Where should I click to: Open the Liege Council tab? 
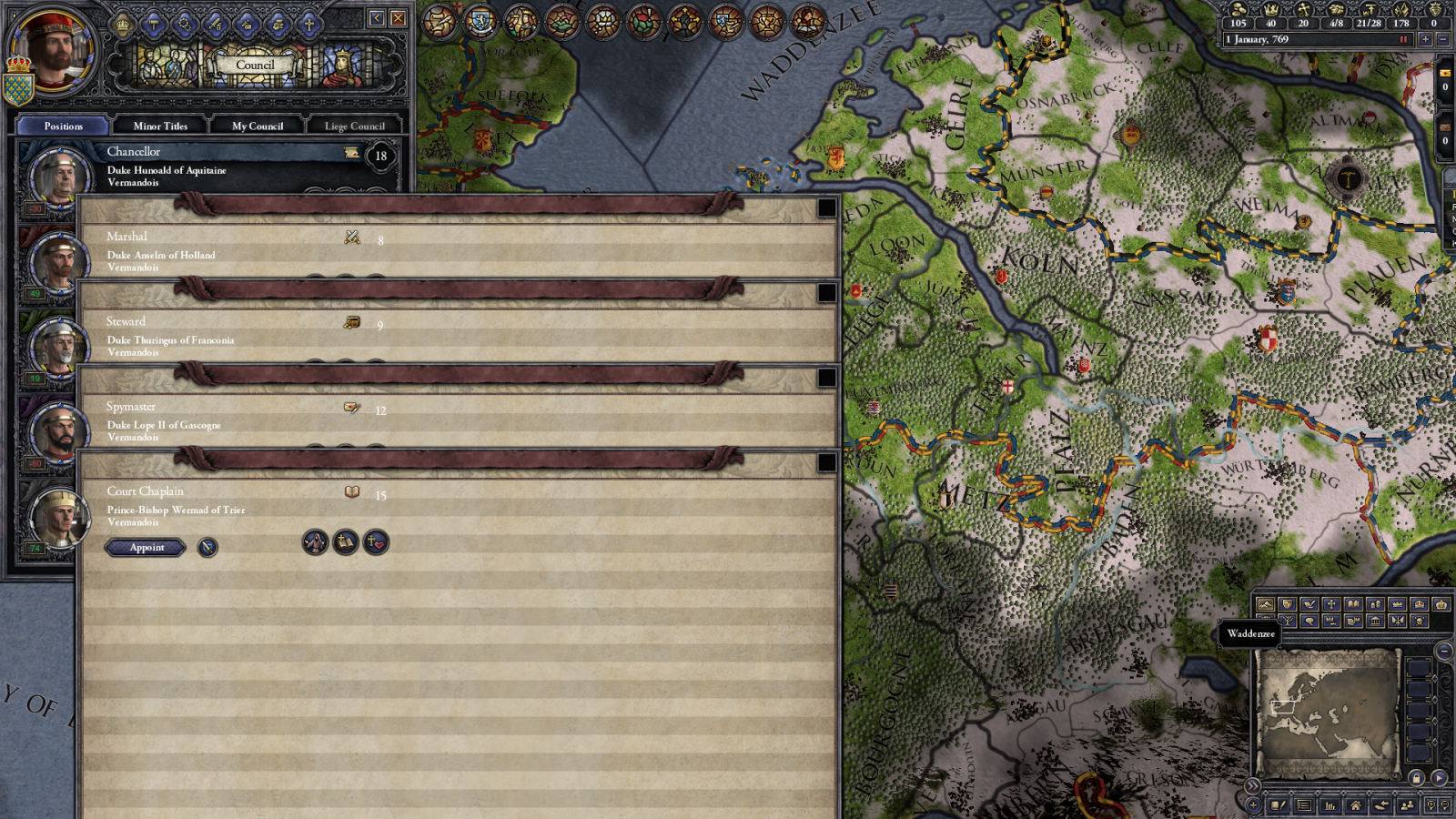click(353, 126)
